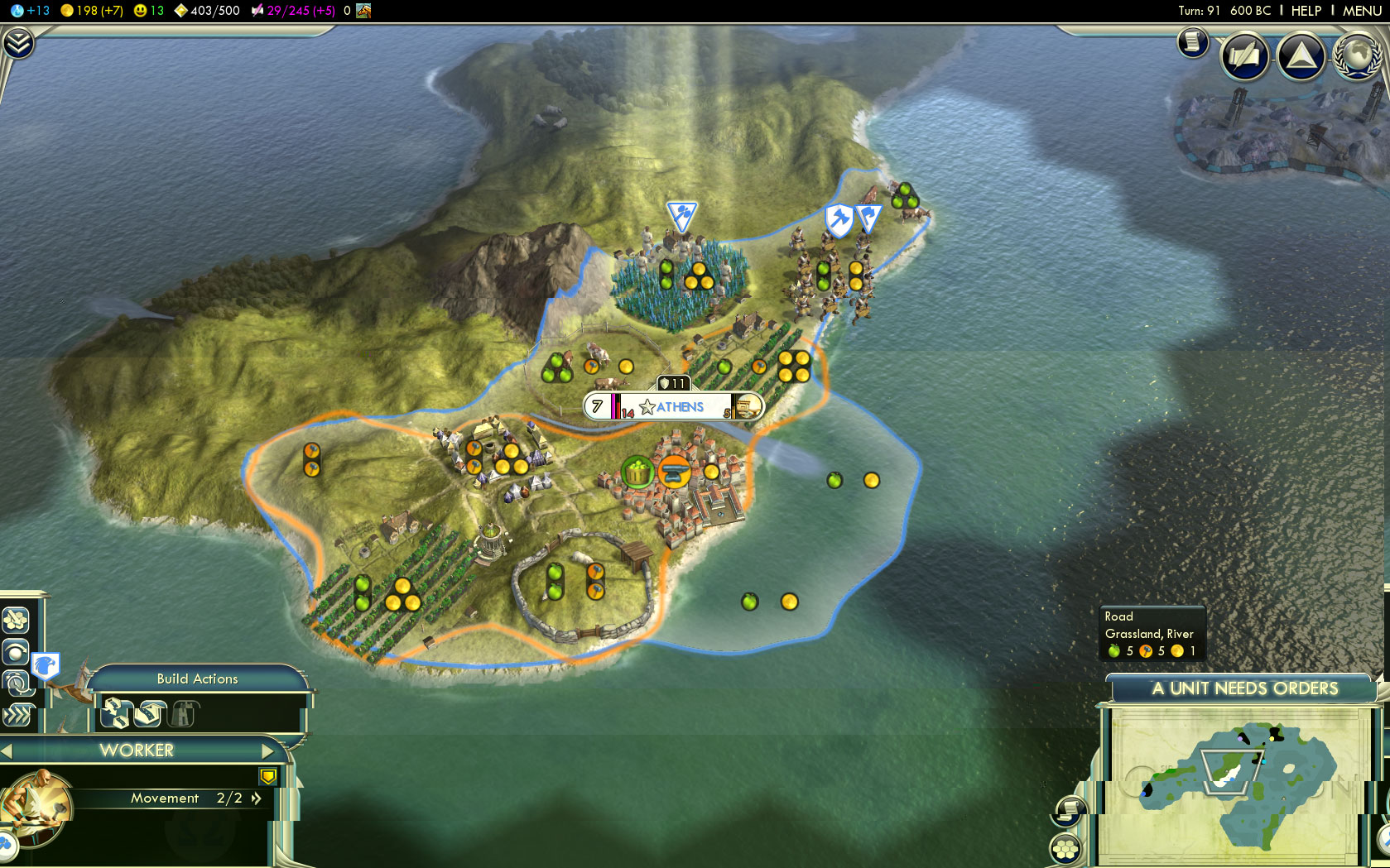
Task: Open the advisors scroll-and-quill button
Action: click(x=1244, y=56)
